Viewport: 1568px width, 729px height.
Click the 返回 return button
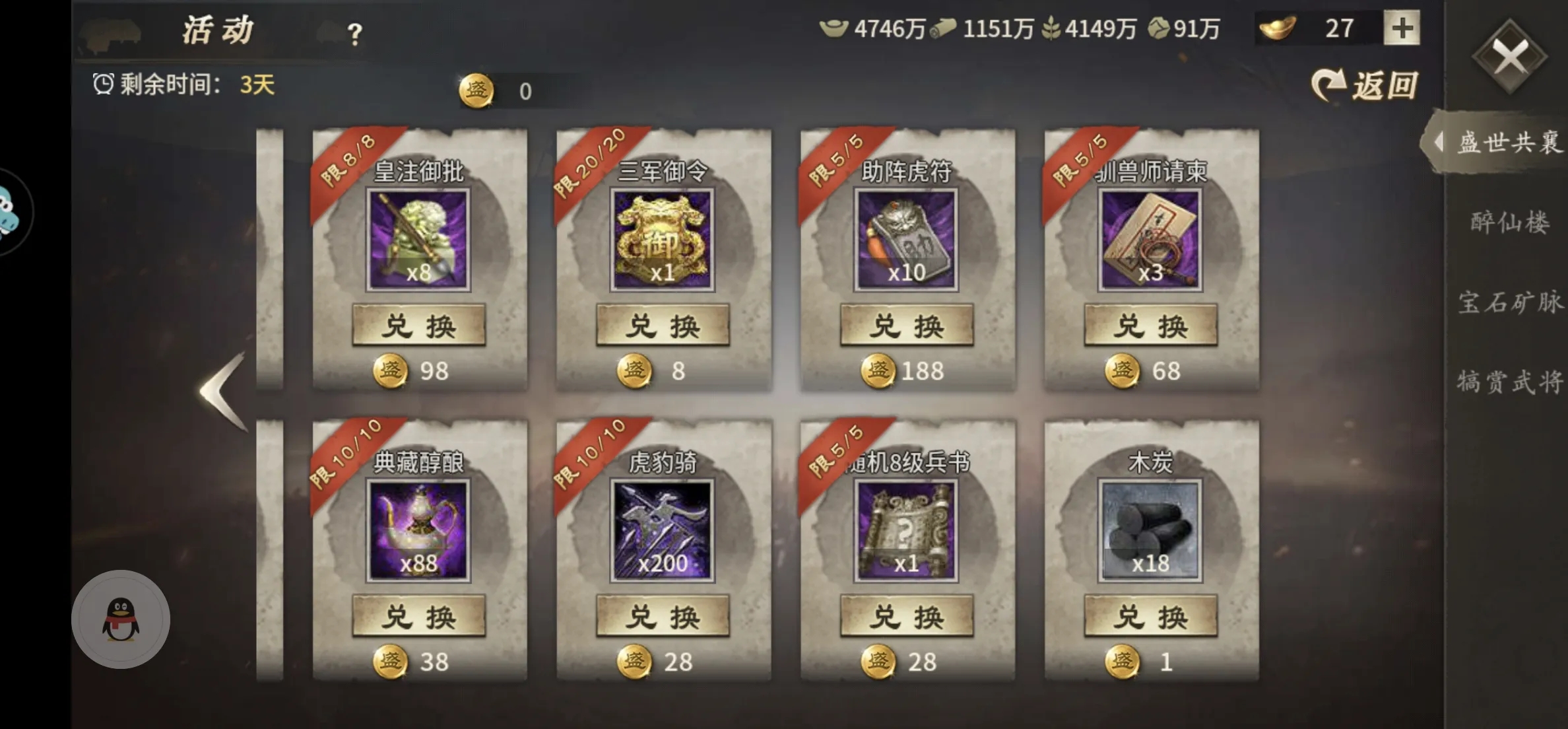click(1365, 86)
